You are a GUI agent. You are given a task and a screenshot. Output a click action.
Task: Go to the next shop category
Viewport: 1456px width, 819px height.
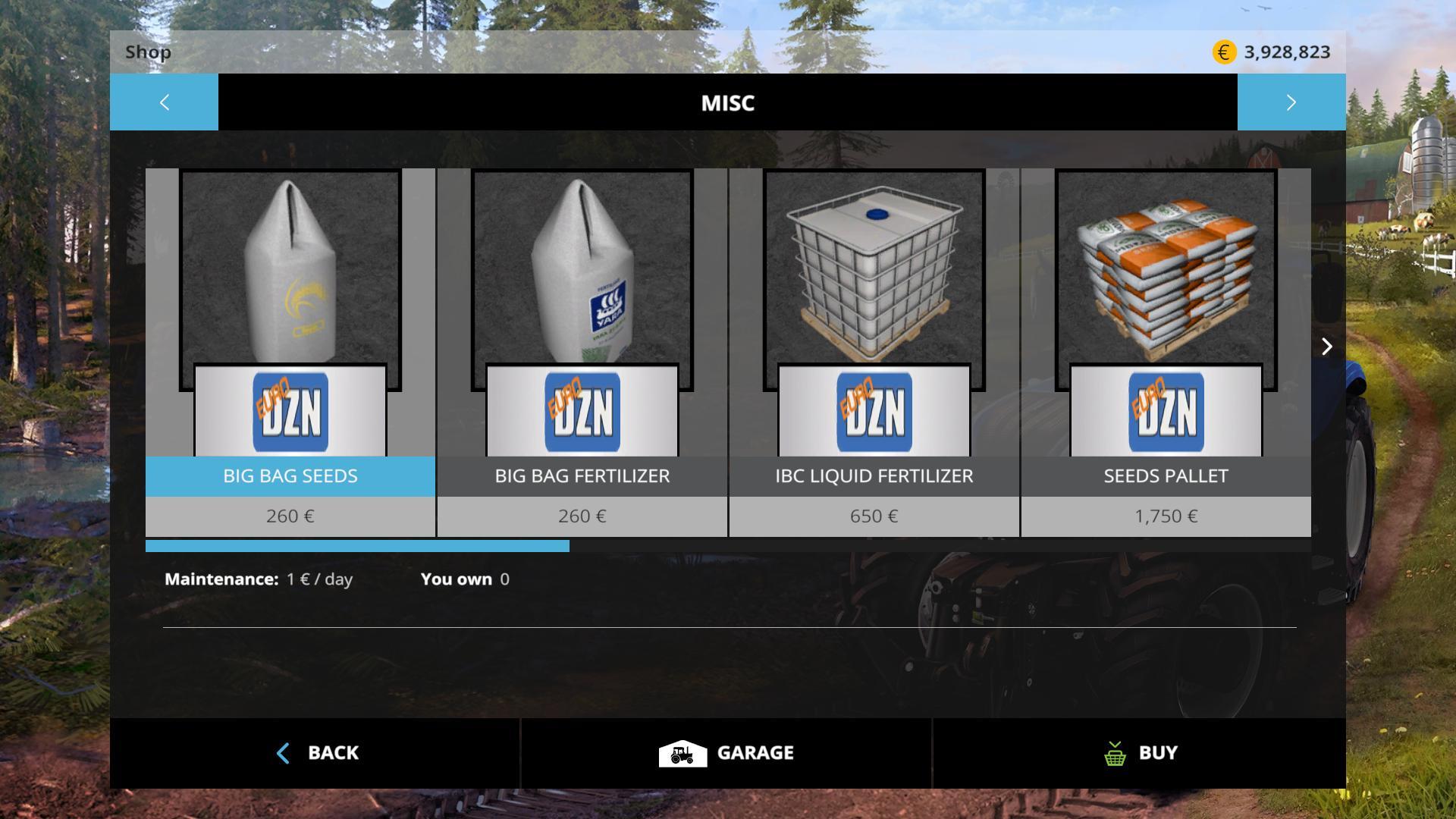pyautogui.click(x=1291, y=102)
